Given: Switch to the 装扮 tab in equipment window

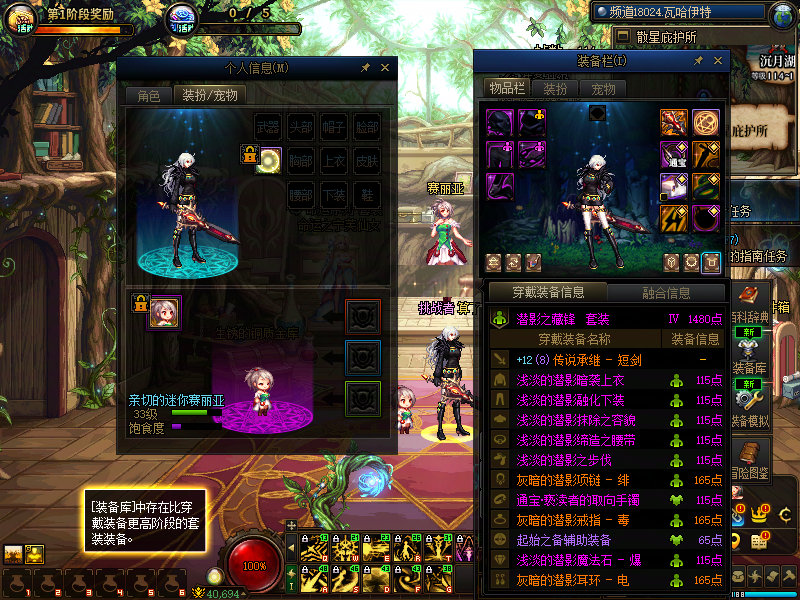Looking at the screenshot, I should click(x=555, y=88).
